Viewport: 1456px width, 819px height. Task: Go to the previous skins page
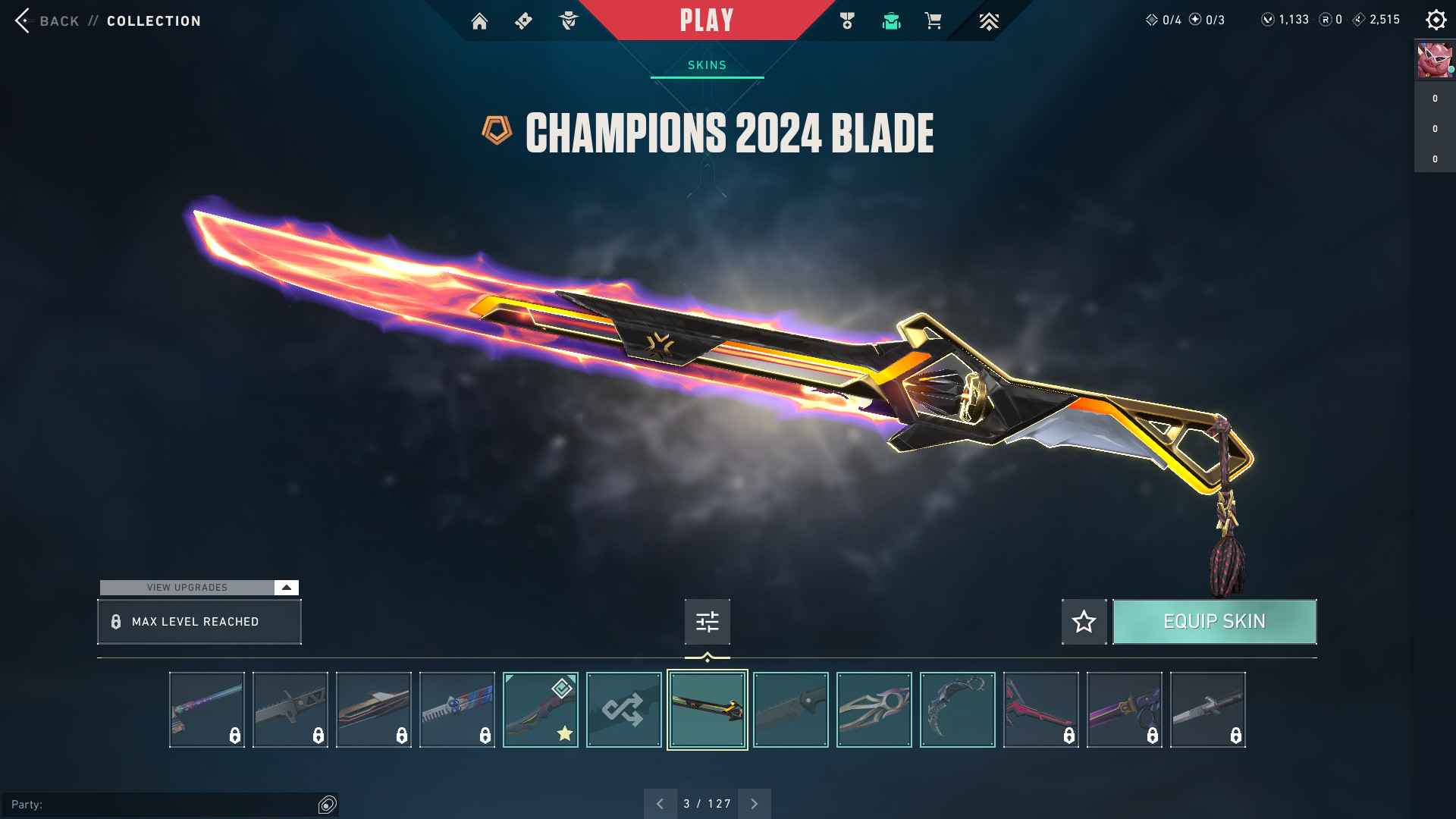click(x=660, y=804)
